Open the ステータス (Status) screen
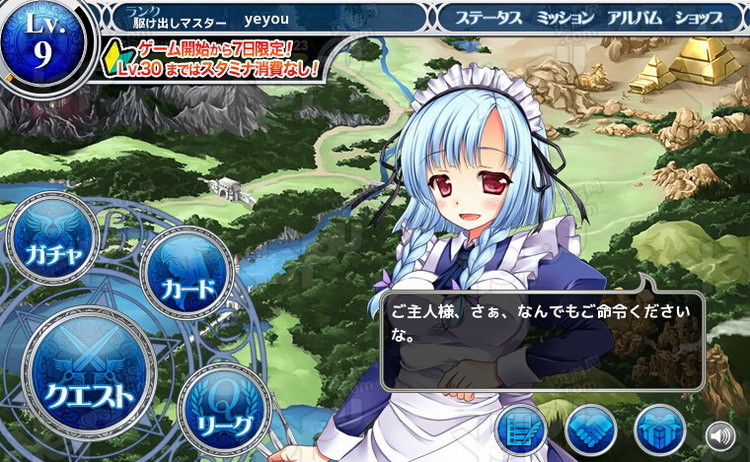Screen dimensions: 750x462 pos(489,17)
